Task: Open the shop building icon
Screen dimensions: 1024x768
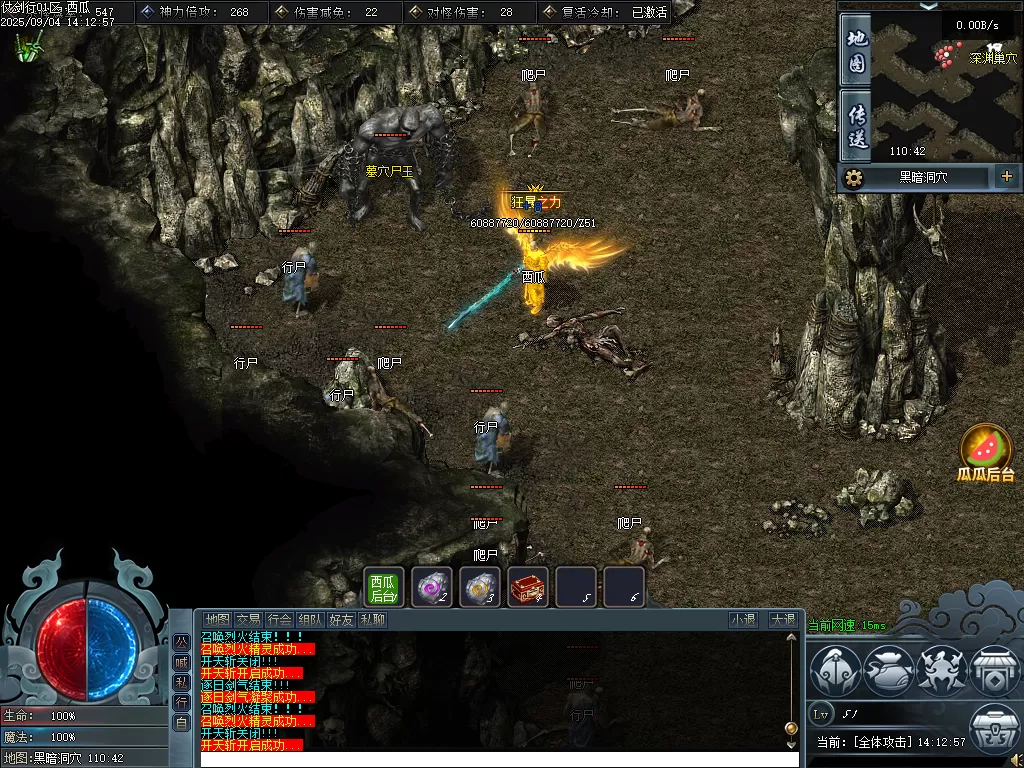Action: (993, 671)
